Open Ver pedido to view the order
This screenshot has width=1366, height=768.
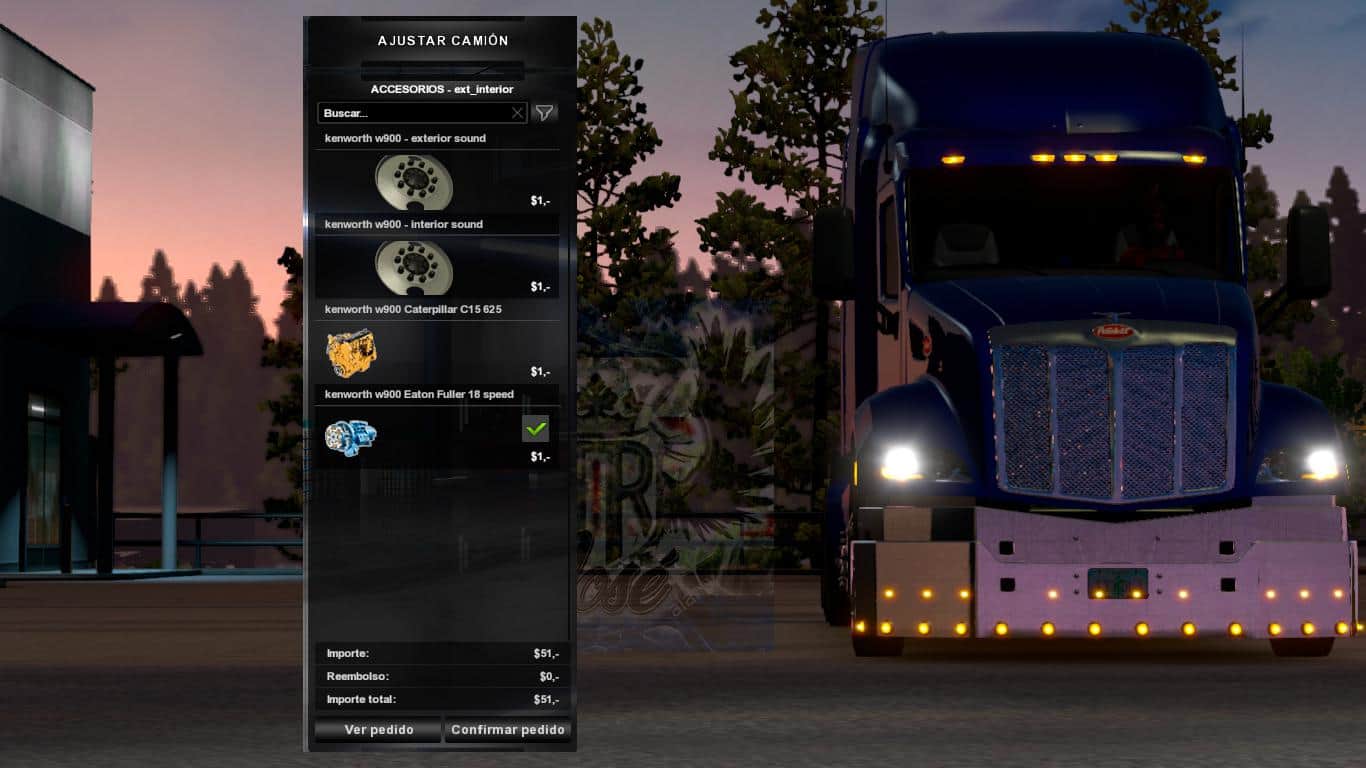(x=378, y=730)
